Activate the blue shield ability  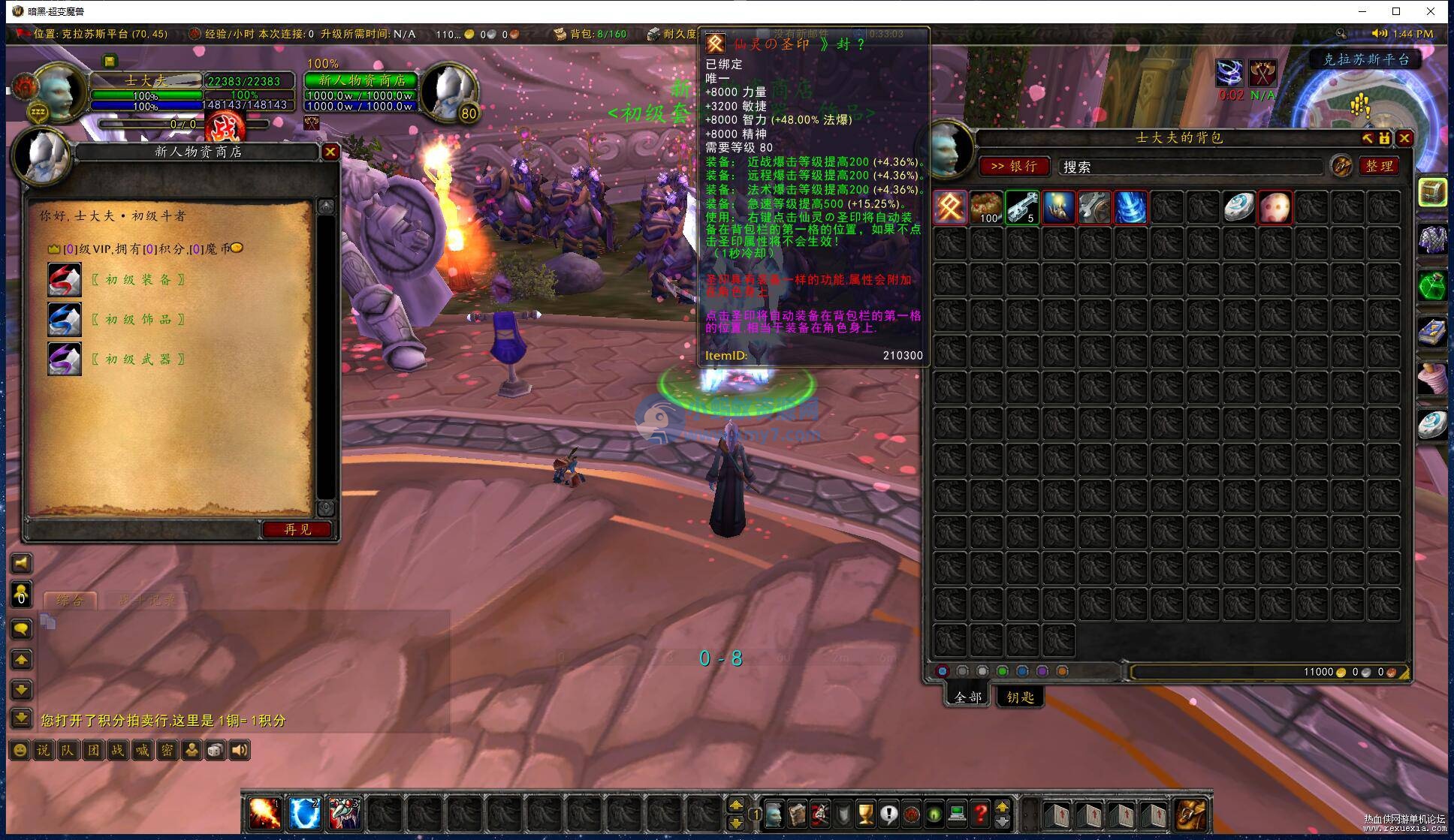click(x=305, y=814)
